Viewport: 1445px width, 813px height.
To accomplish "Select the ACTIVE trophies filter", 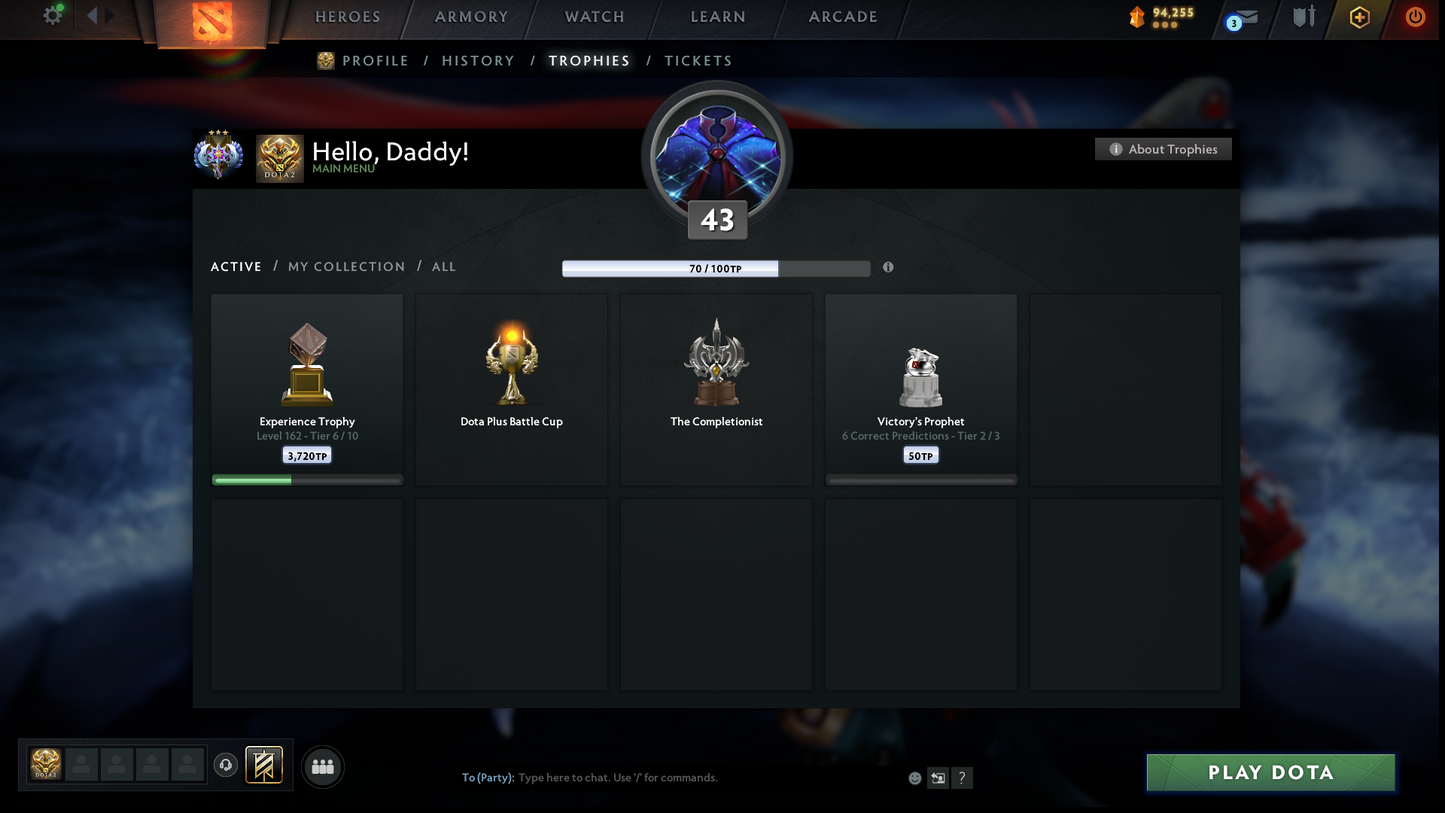I will coord(236,266).
